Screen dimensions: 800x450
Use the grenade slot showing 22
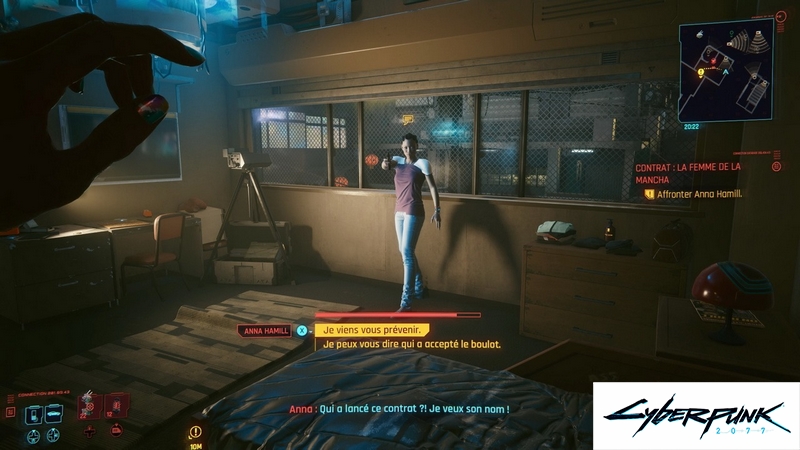90,408
